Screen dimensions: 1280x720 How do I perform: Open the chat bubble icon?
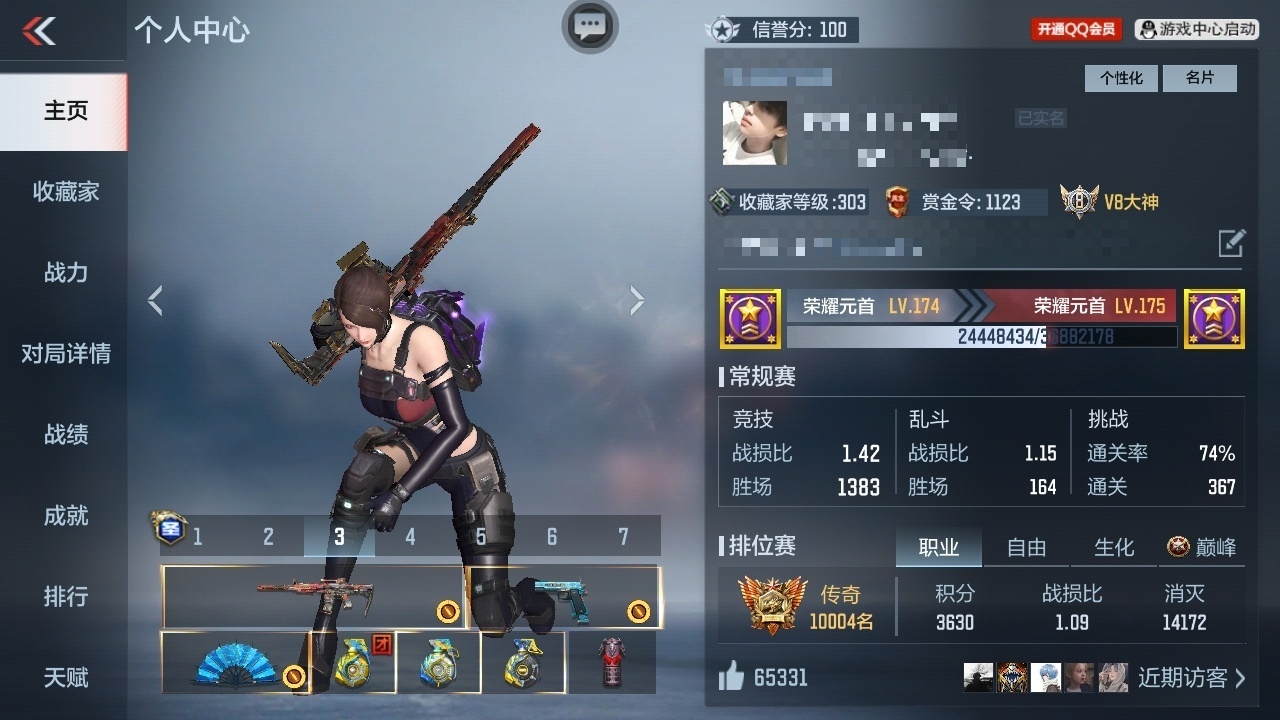tap(590, 26)
